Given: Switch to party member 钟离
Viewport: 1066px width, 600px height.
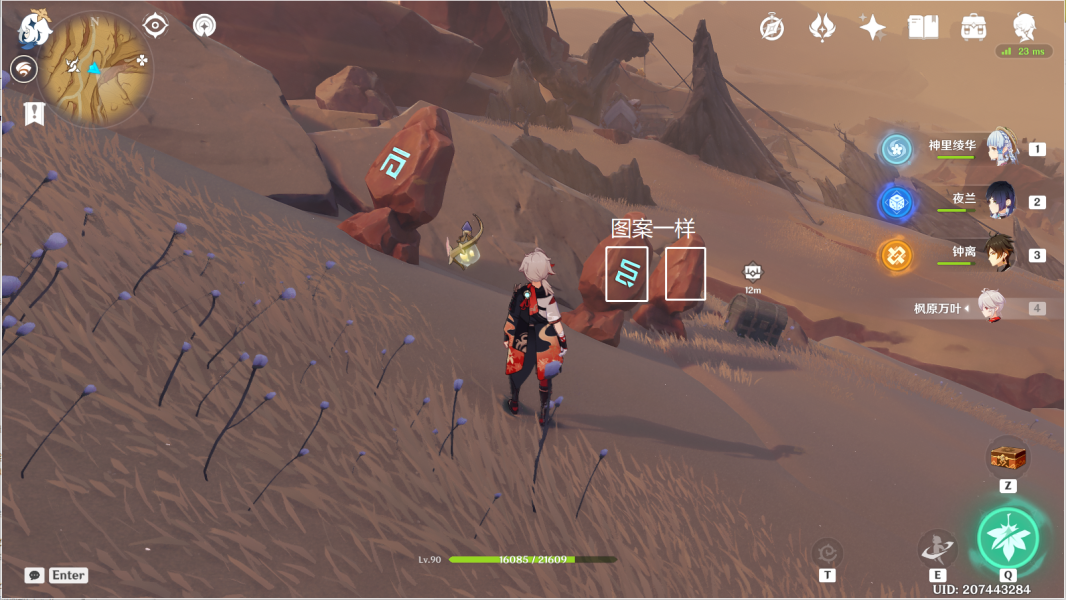Looking at the screenshot, I should pos(1000,254).
